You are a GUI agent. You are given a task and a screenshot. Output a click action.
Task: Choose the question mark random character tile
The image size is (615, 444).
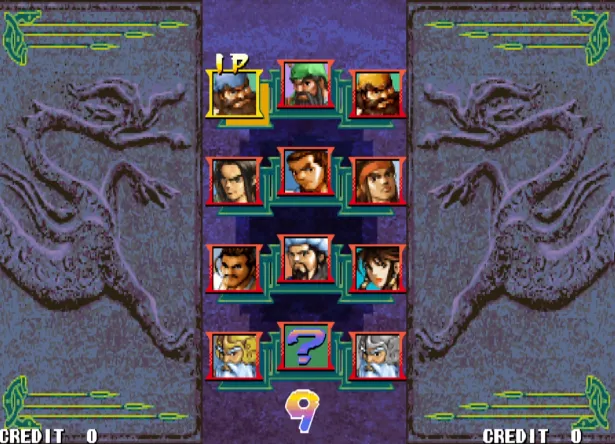click(x=307, y=347)
